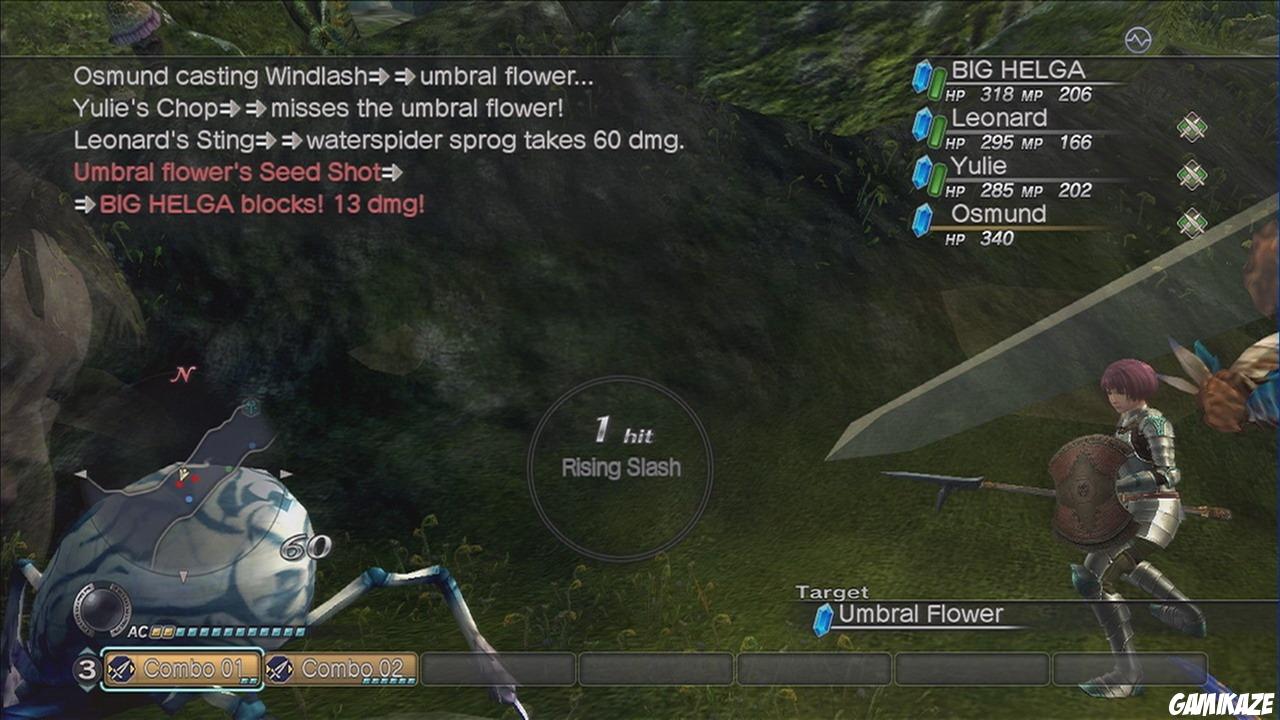The width and height of the screenshot is (1280, 720).
Task: Click the sword icon on the Combo 02 slot
Action: 280,669
